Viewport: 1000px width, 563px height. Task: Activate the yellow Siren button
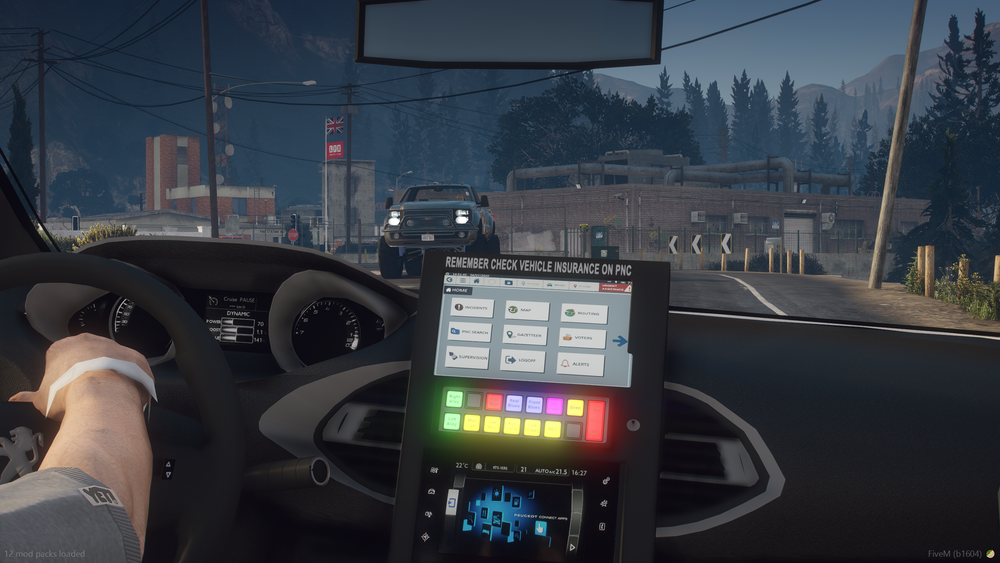click(x=575, y=407)
